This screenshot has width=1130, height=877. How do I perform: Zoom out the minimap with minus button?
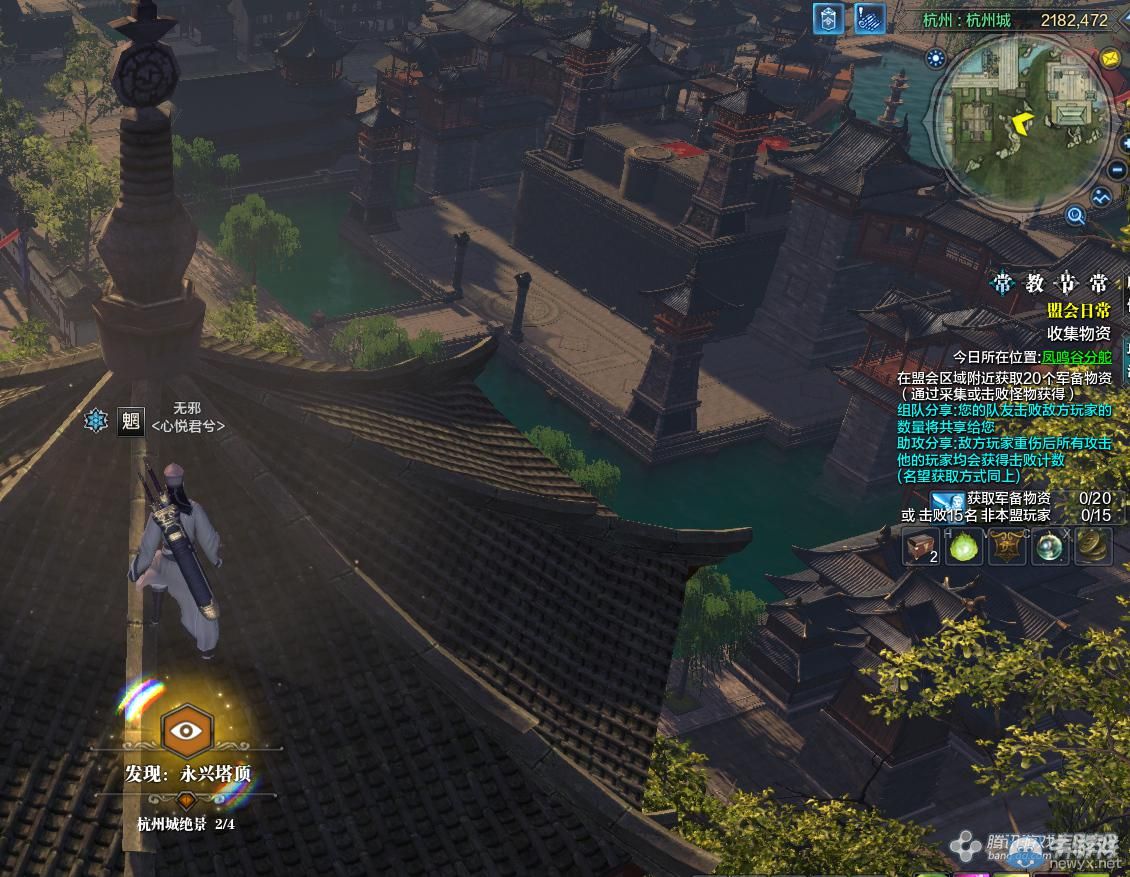click(x=1117, y=169)
